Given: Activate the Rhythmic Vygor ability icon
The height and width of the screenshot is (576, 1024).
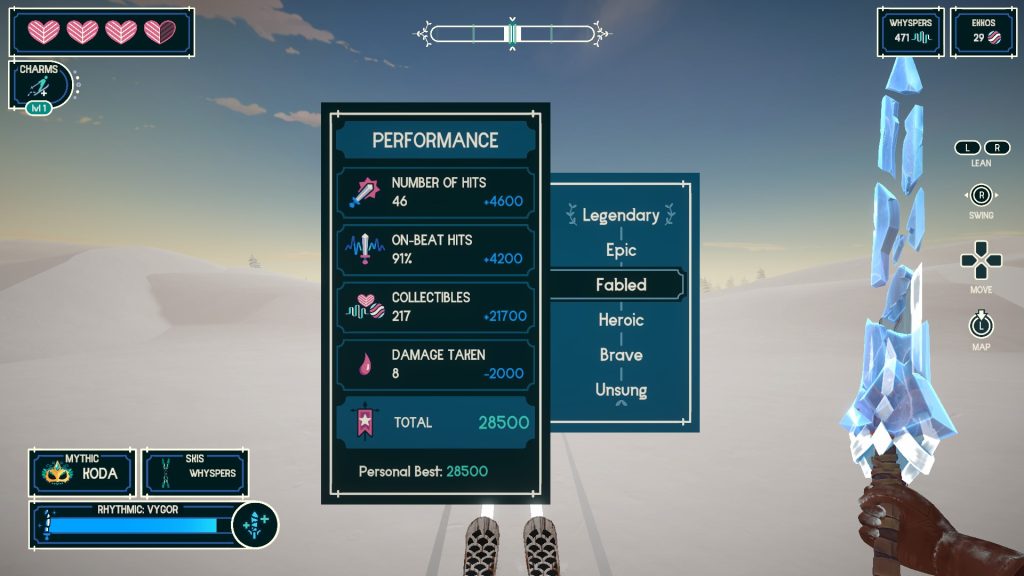Looking at the screenshot, I should (x=254, y=524).
